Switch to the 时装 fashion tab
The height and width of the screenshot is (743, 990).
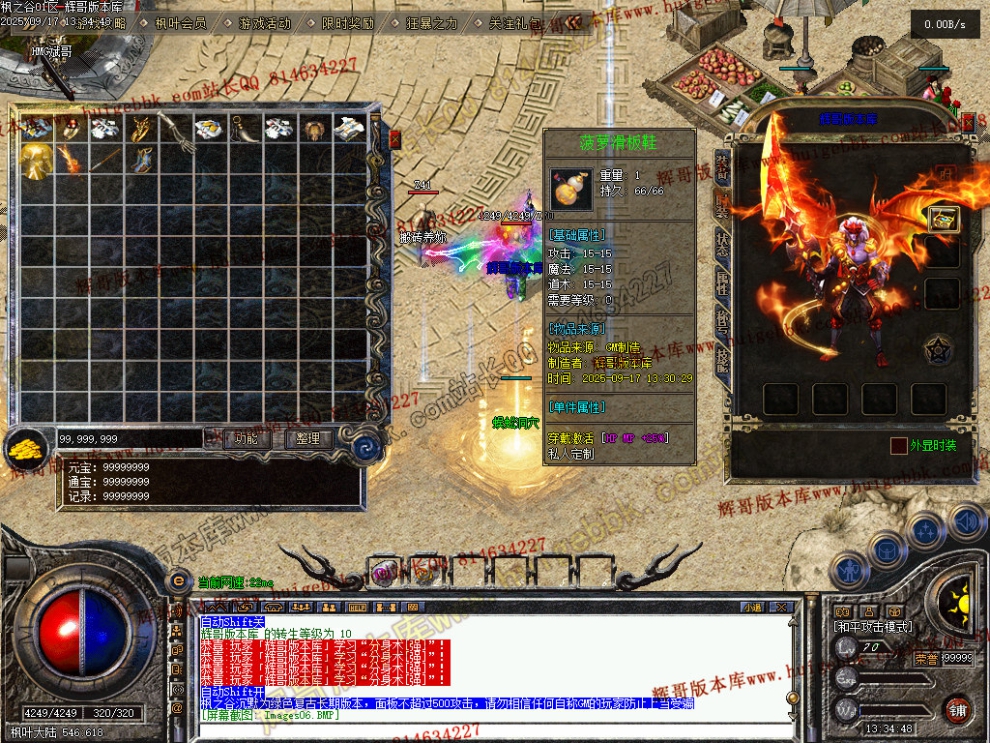722,205
